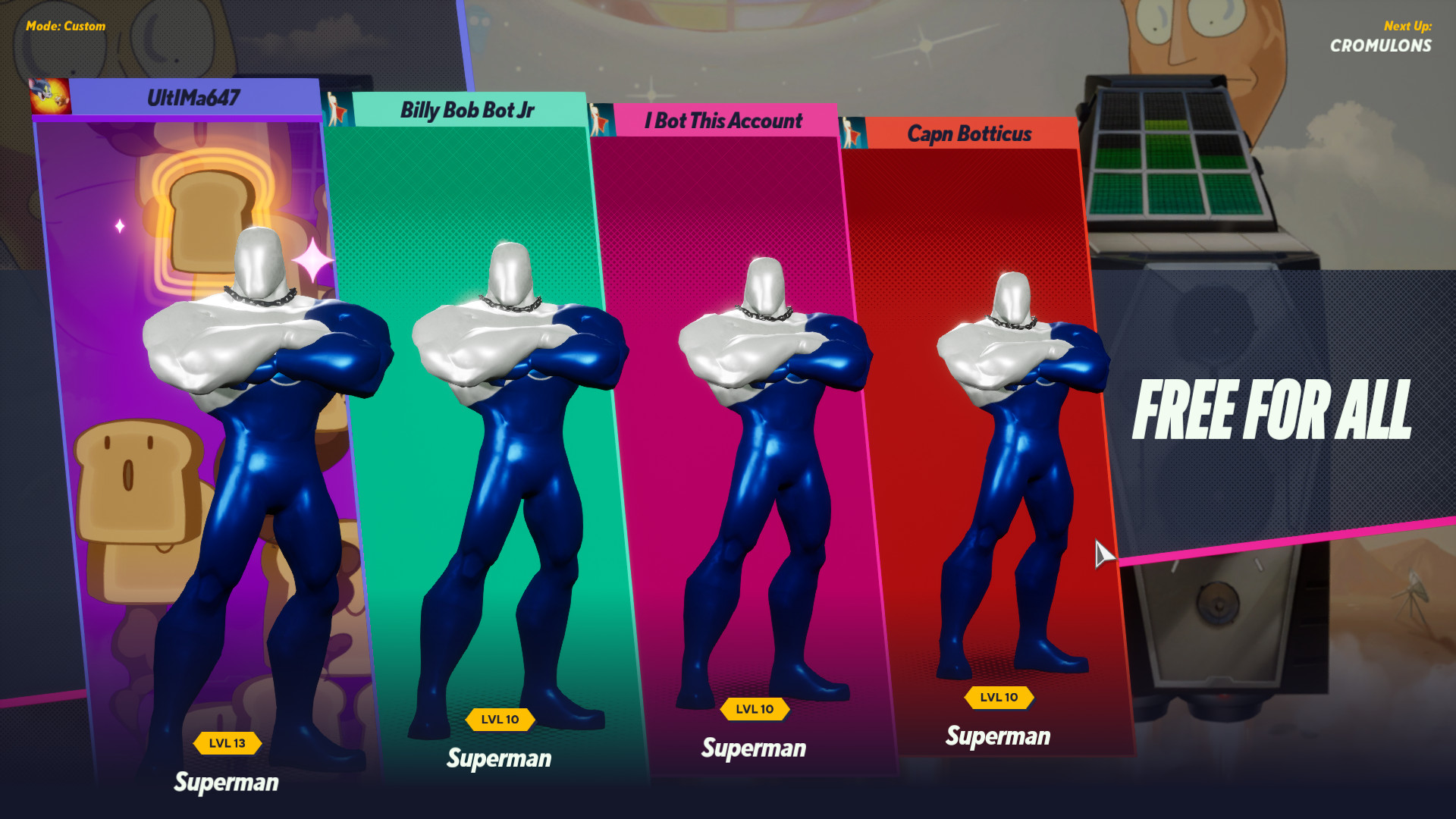The width and height of the screenshot is (1456, 819).
Task: Select the LVL 10 badge under I Bot This Account
Action: click(754, 709)
